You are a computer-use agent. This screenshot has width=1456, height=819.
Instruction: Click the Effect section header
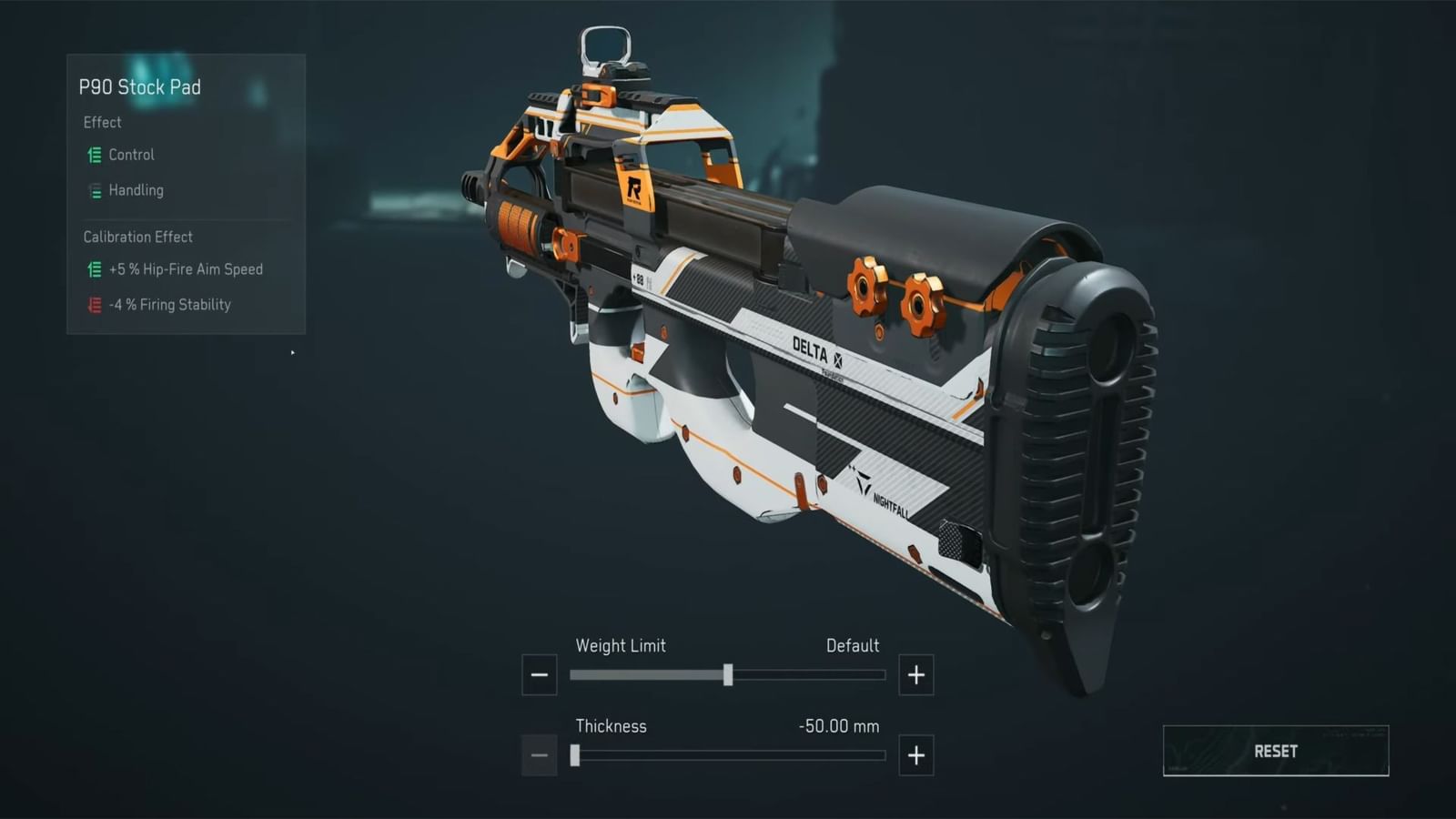click(x=102, y=122)
